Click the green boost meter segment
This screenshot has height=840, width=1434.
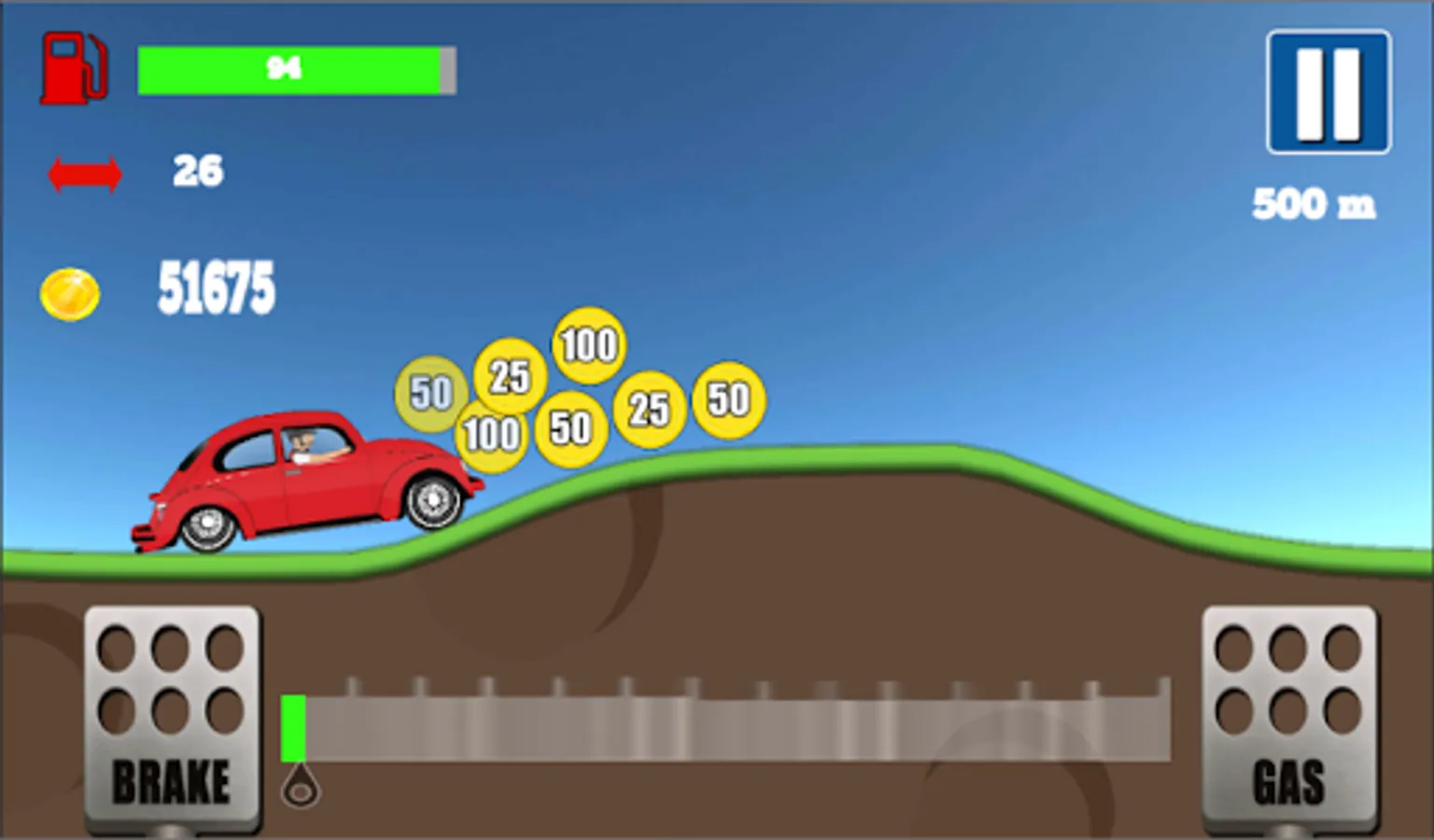(x=293, y=728)
